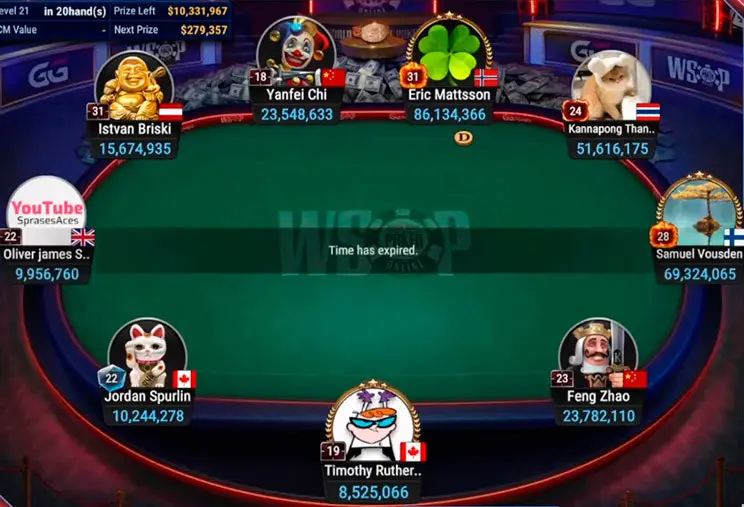Image resolution: width=744 pixels, height=507 pixels.
Task: Select Samuel Vousden's tree island avatar
Action: (x=699, y=210)
